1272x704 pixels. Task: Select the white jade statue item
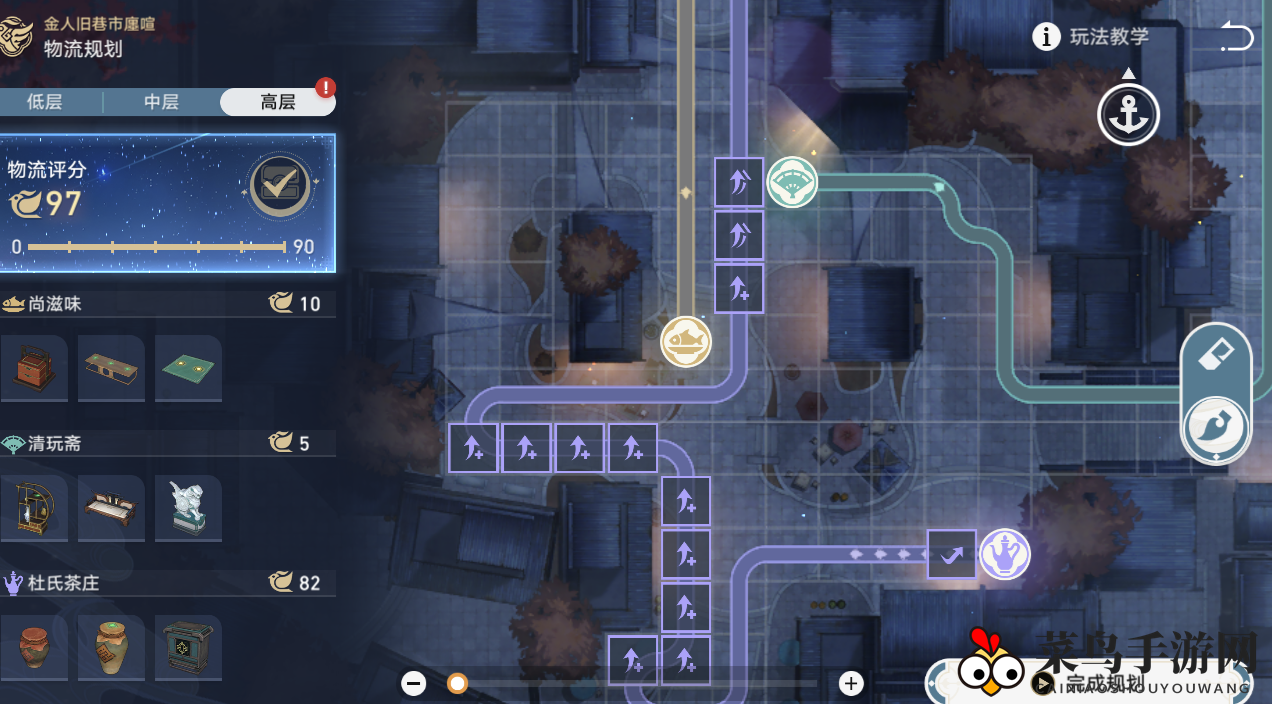pyautogui.click(x=188, y=508)
